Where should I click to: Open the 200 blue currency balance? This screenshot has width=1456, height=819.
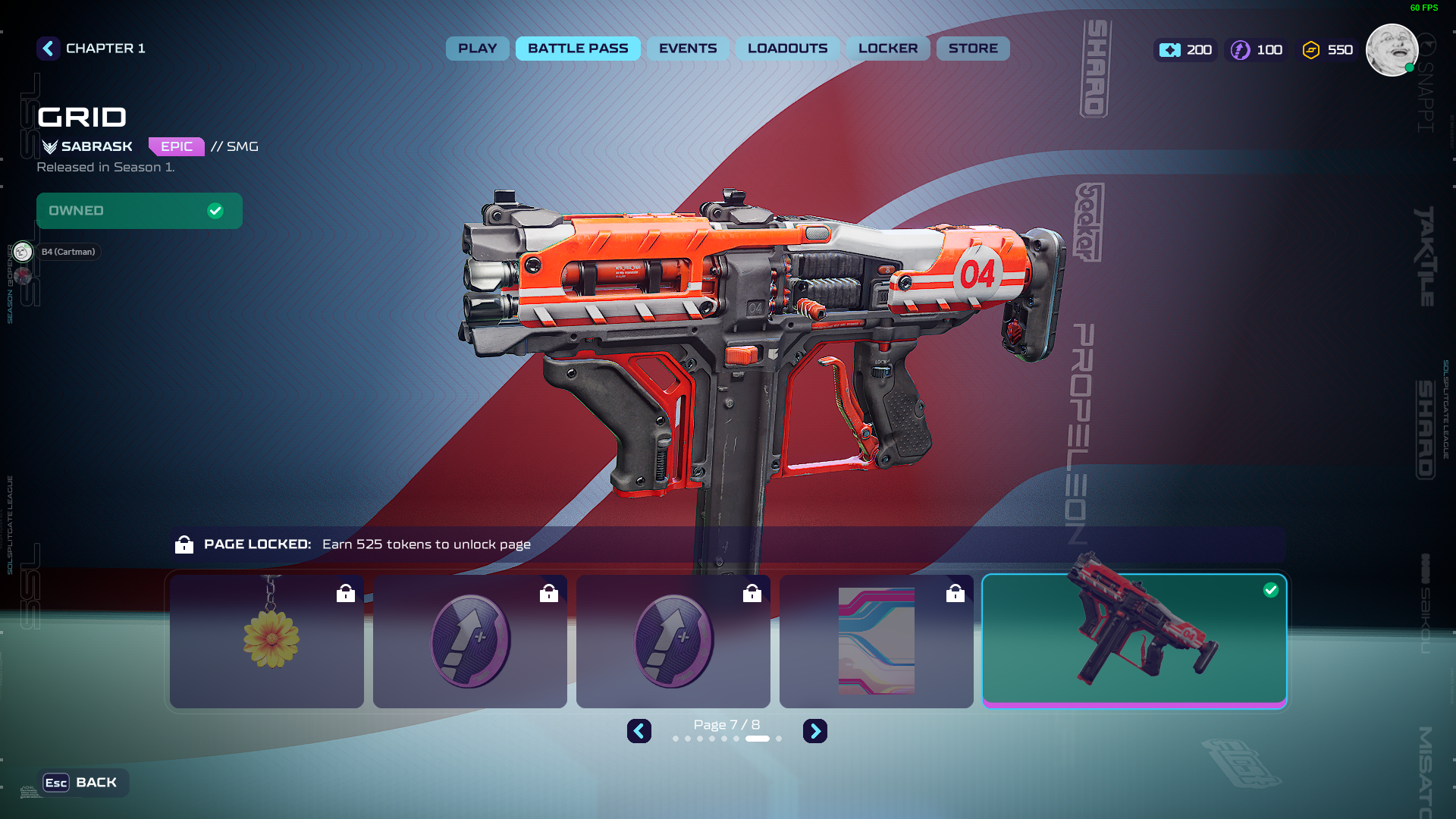click(1186, 50)
